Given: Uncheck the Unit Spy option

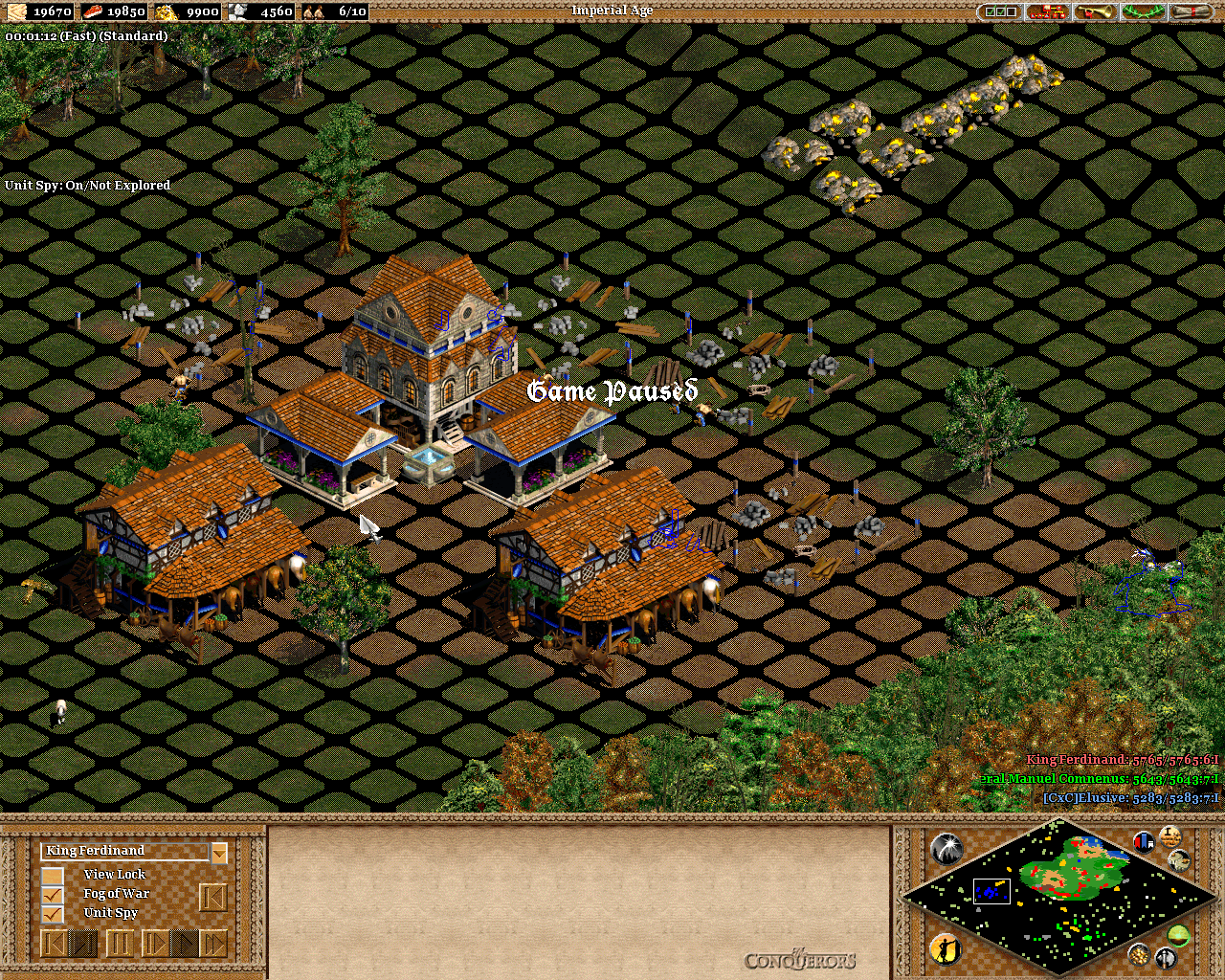Looking at the screenshot, I should click(52, 912).
